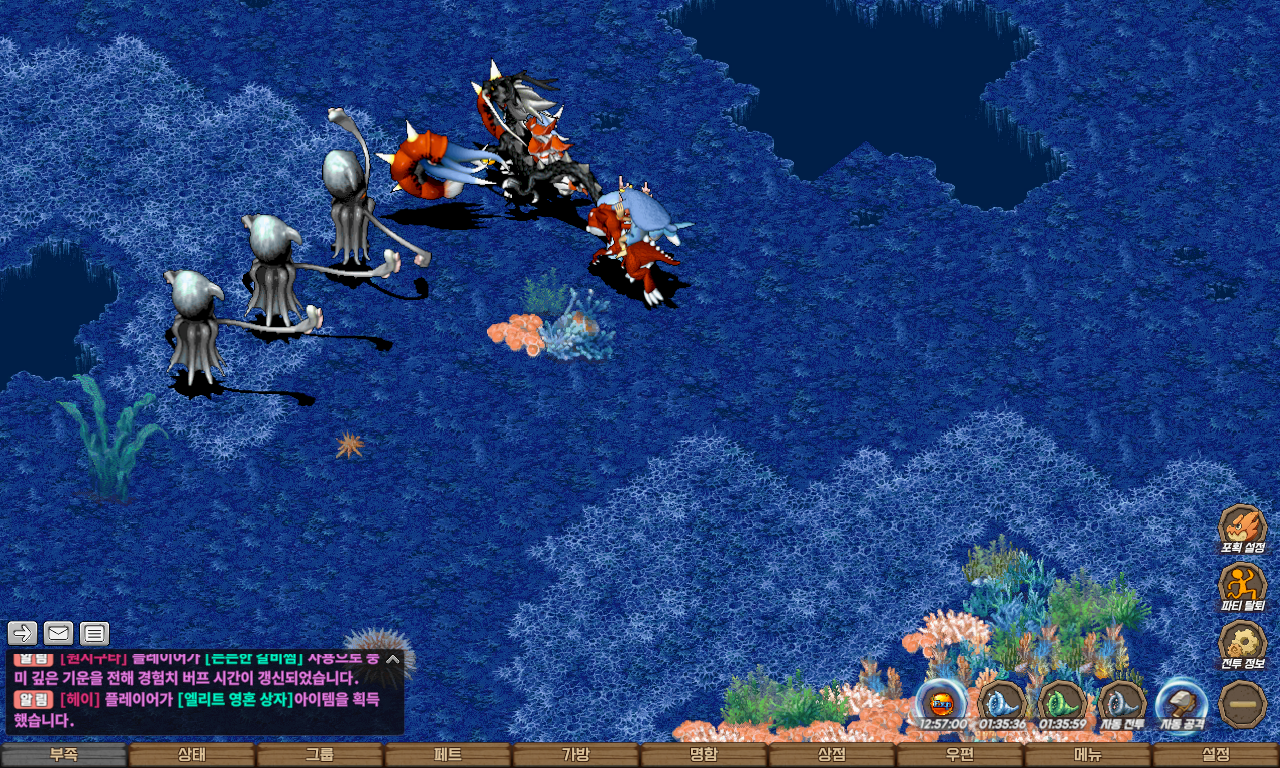This screenshot has height=768, width=1280.
Task: Toggle the 자동 전투 auto battle horn
Action: pos(1122,703)
